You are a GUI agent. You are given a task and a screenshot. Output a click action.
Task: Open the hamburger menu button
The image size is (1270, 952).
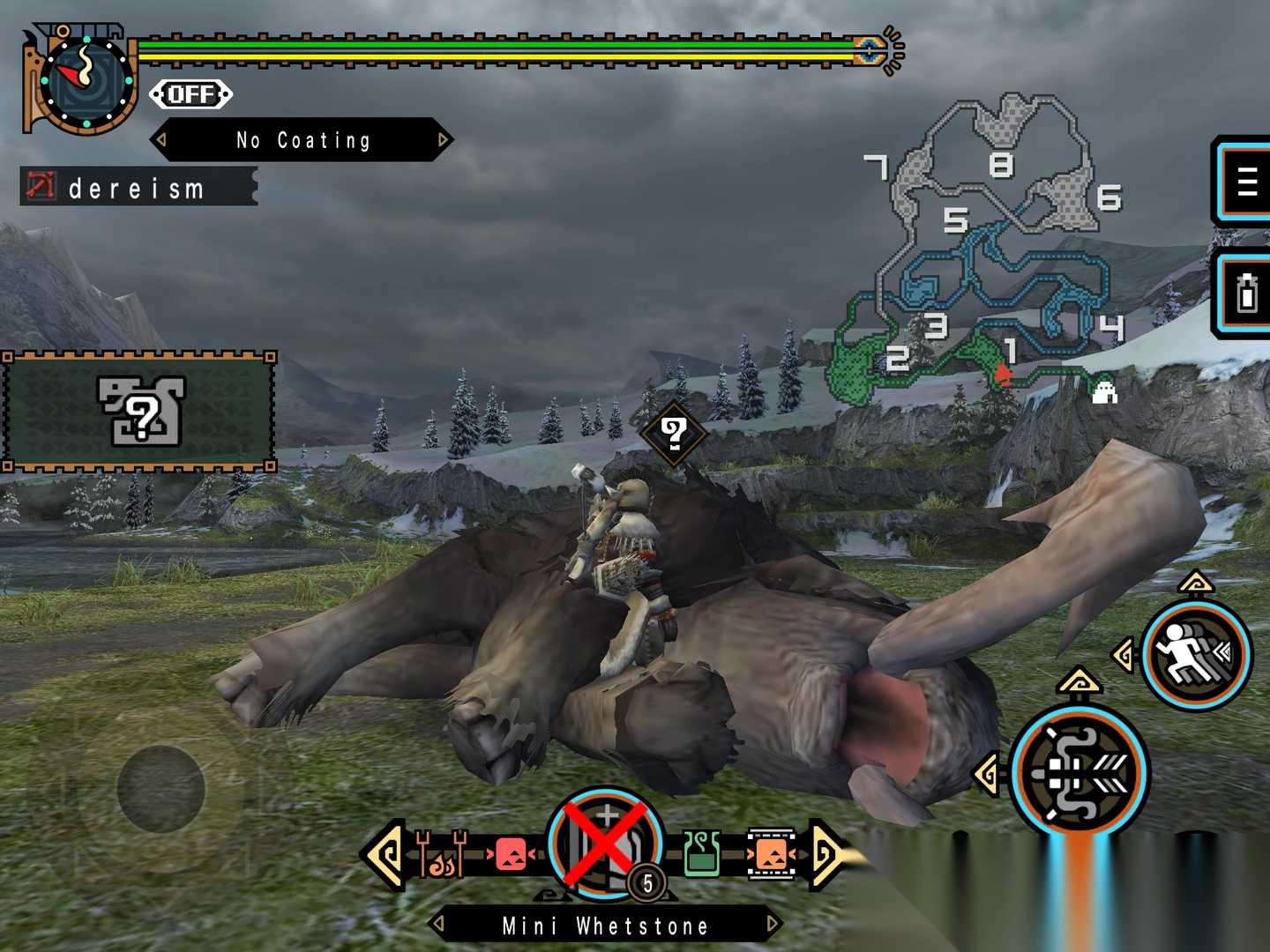pyautogui.click(x=1245, y=182)
